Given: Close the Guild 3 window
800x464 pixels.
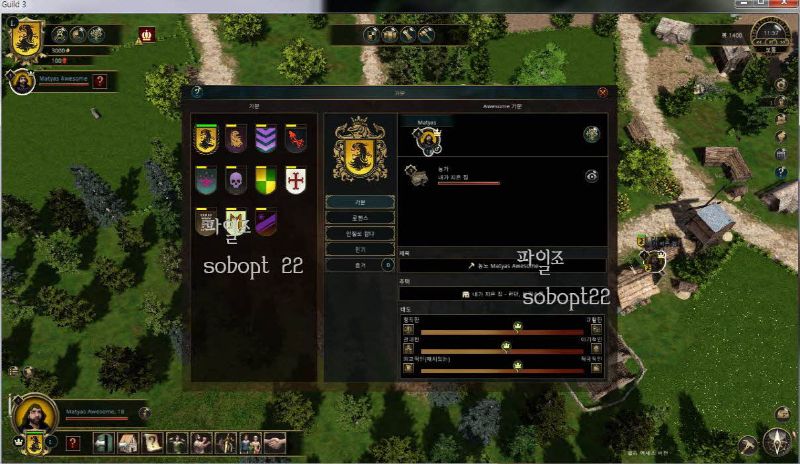Looking at the screenshot, I should [x=788, y=6].
